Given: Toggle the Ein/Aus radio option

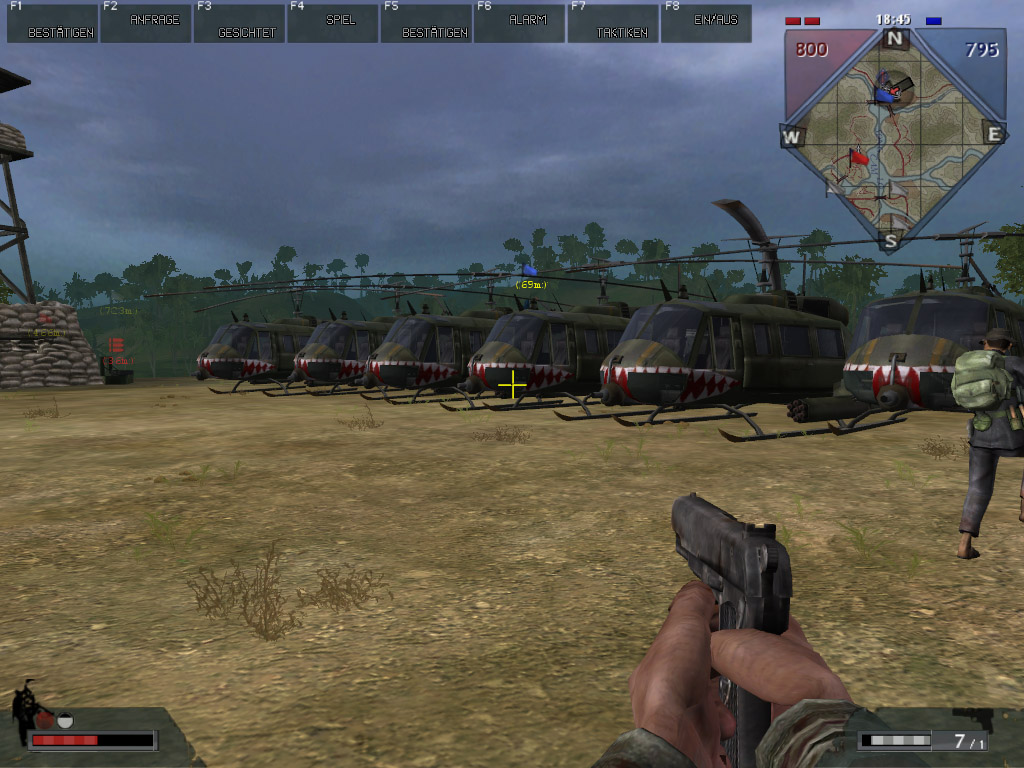Looking at the screenshot, I should pyautogui.click(x=707, y=23).
